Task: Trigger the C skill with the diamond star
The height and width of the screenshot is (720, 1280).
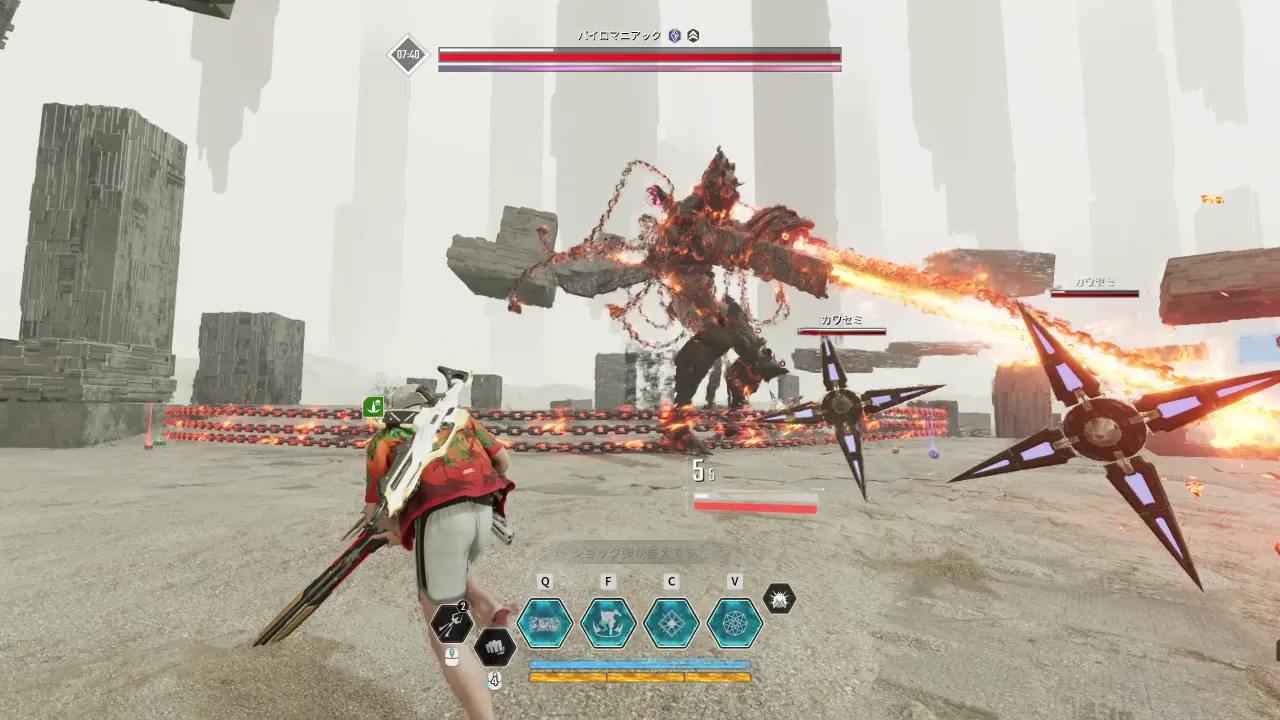Action: tap(671, 623)
